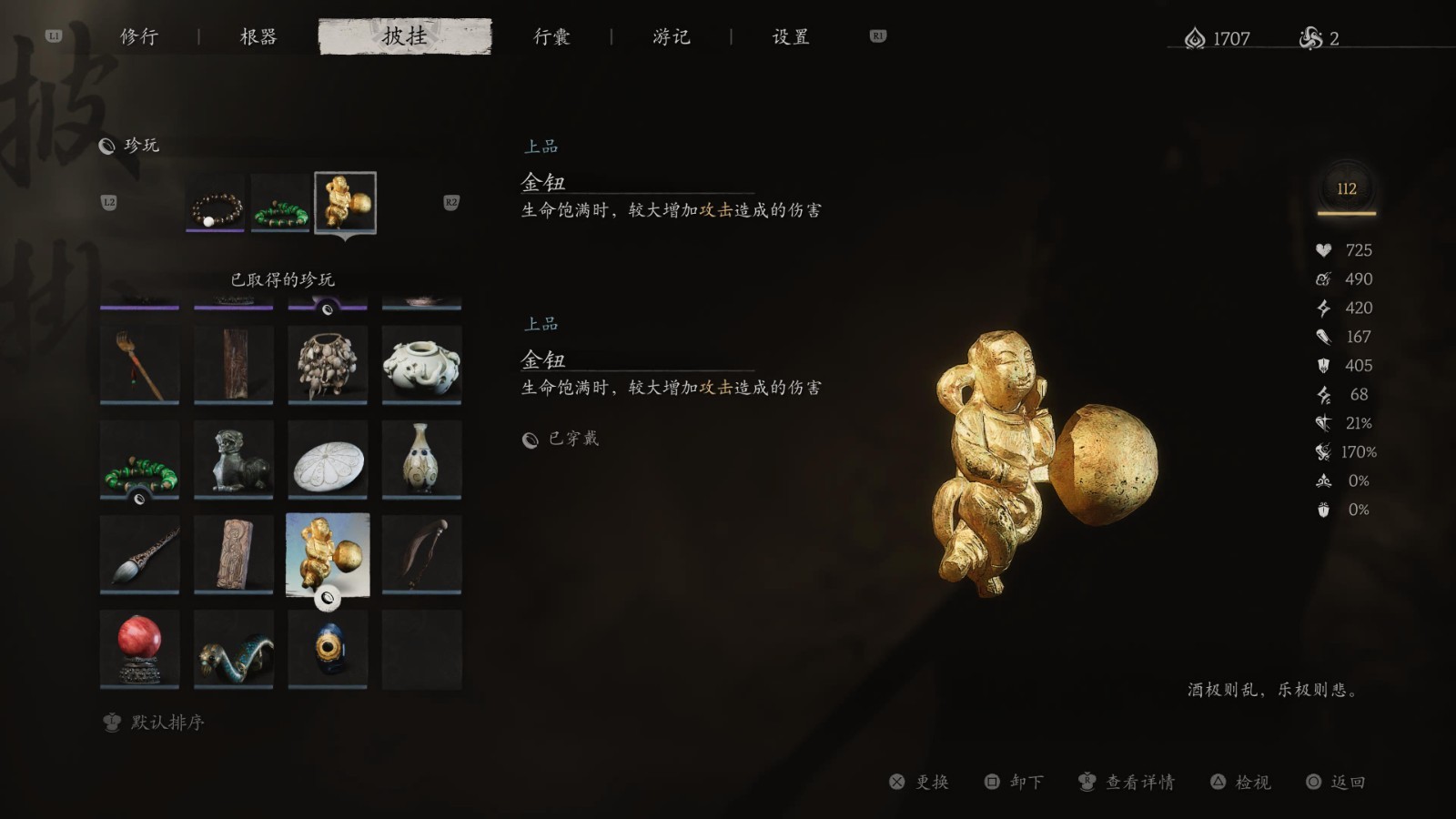Viewport: 1456px width, 819px height.
Task: Select the white fluted dish curio
Action: 328,459
